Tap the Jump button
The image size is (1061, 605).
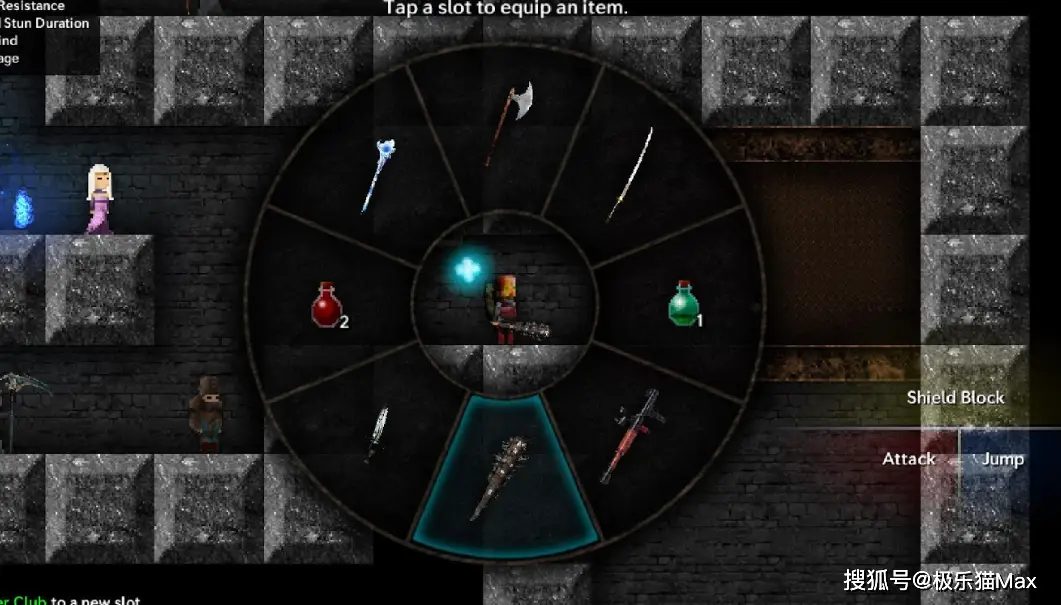pos(1002,459)
